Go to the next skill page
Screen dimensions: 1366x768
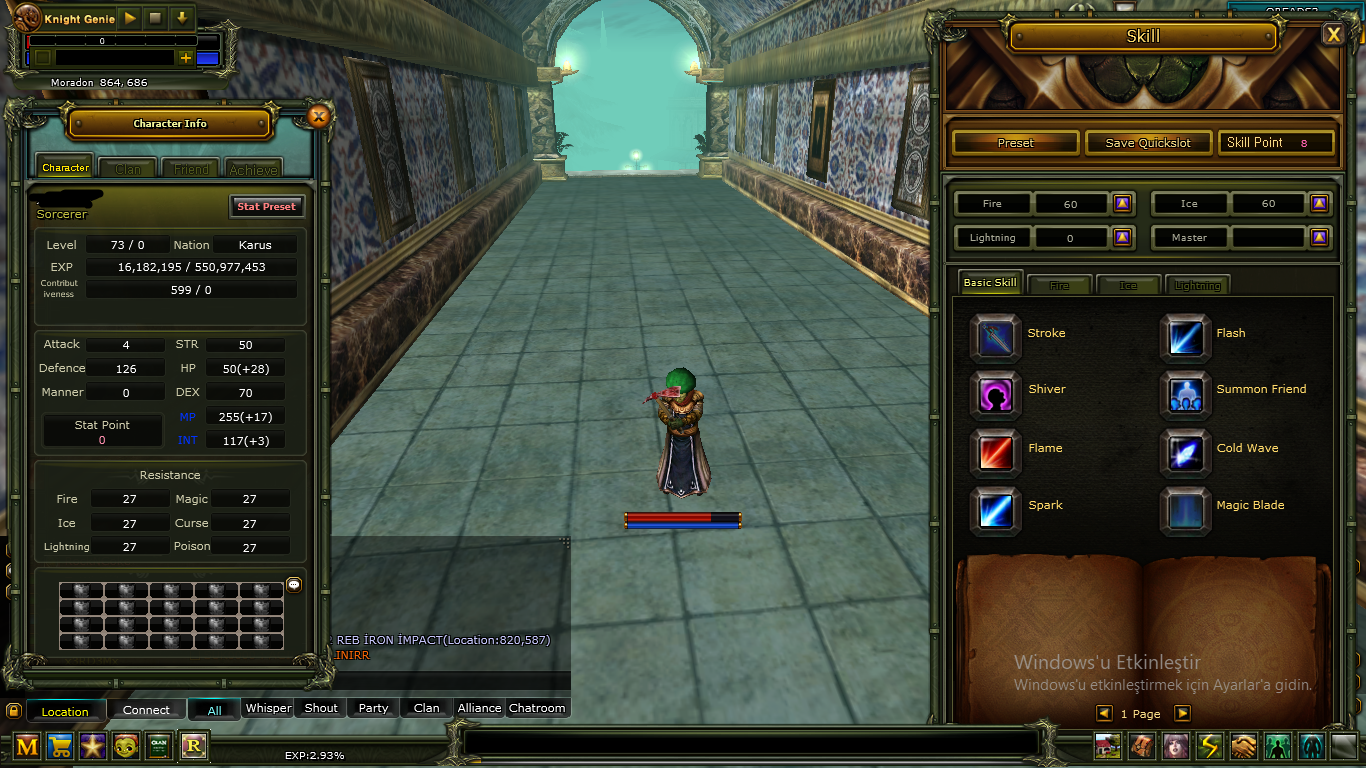(1182, 713)
